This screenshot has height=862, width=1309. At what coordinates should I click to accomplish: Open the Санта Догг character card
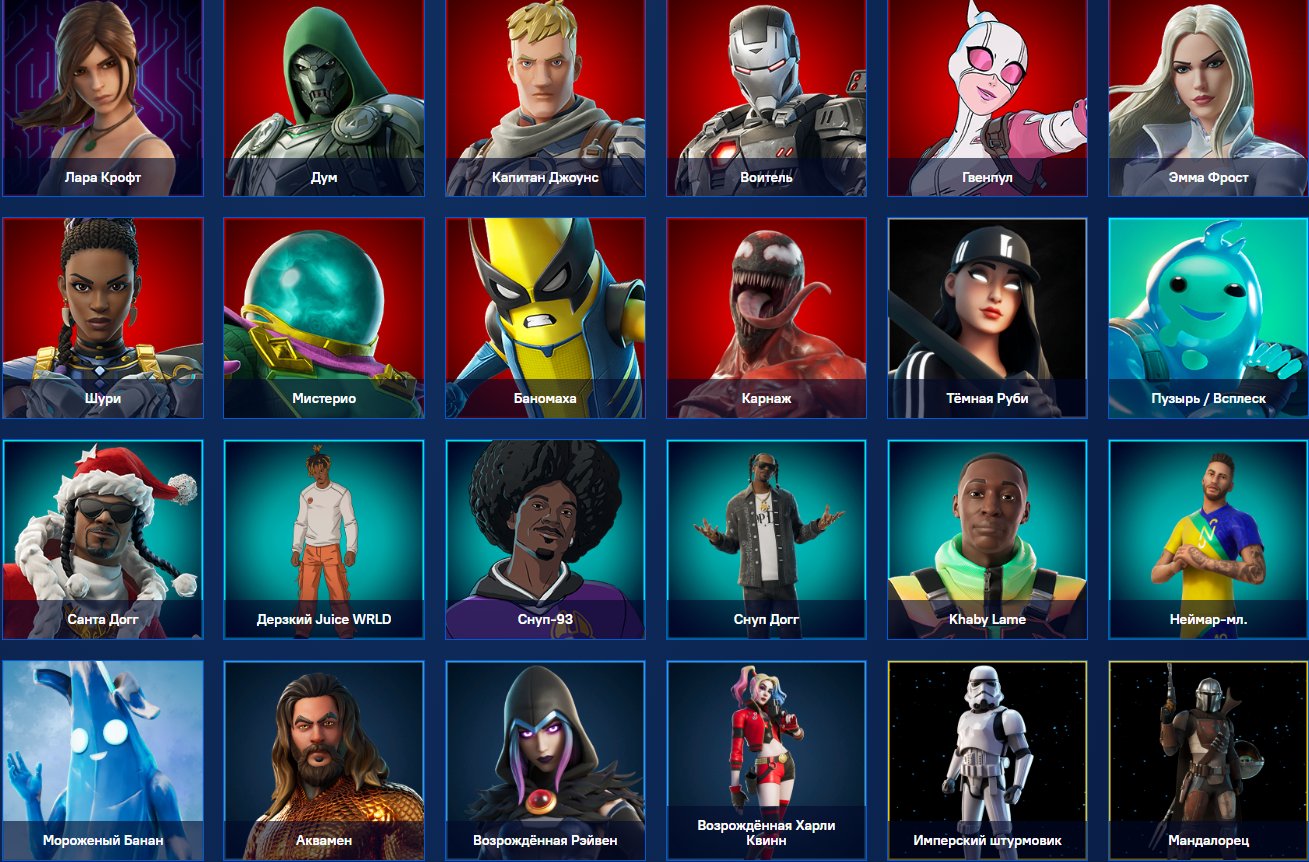point(103,539)
